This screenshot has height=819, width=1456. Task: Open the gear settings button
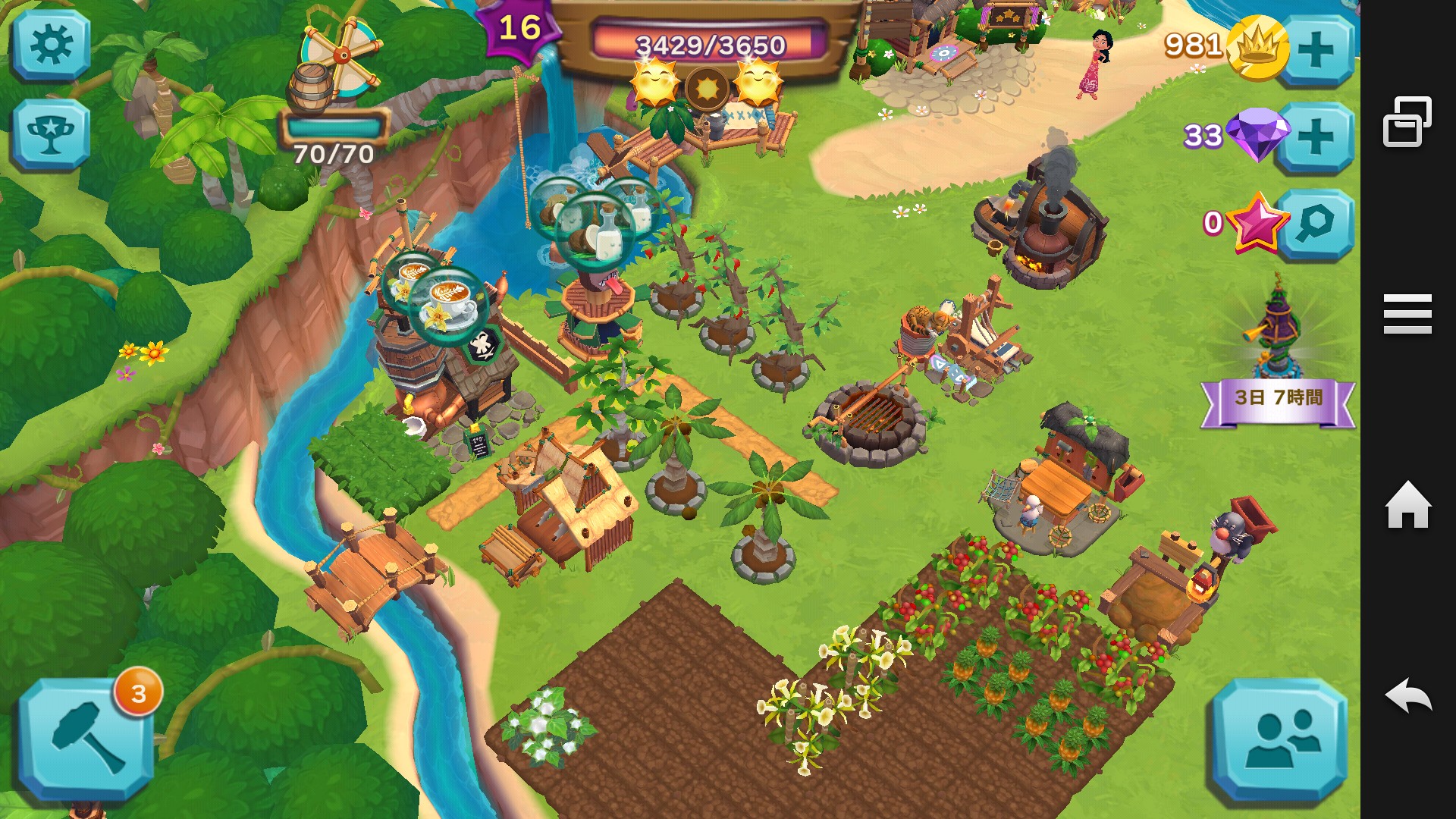click(x=51, y=45)
